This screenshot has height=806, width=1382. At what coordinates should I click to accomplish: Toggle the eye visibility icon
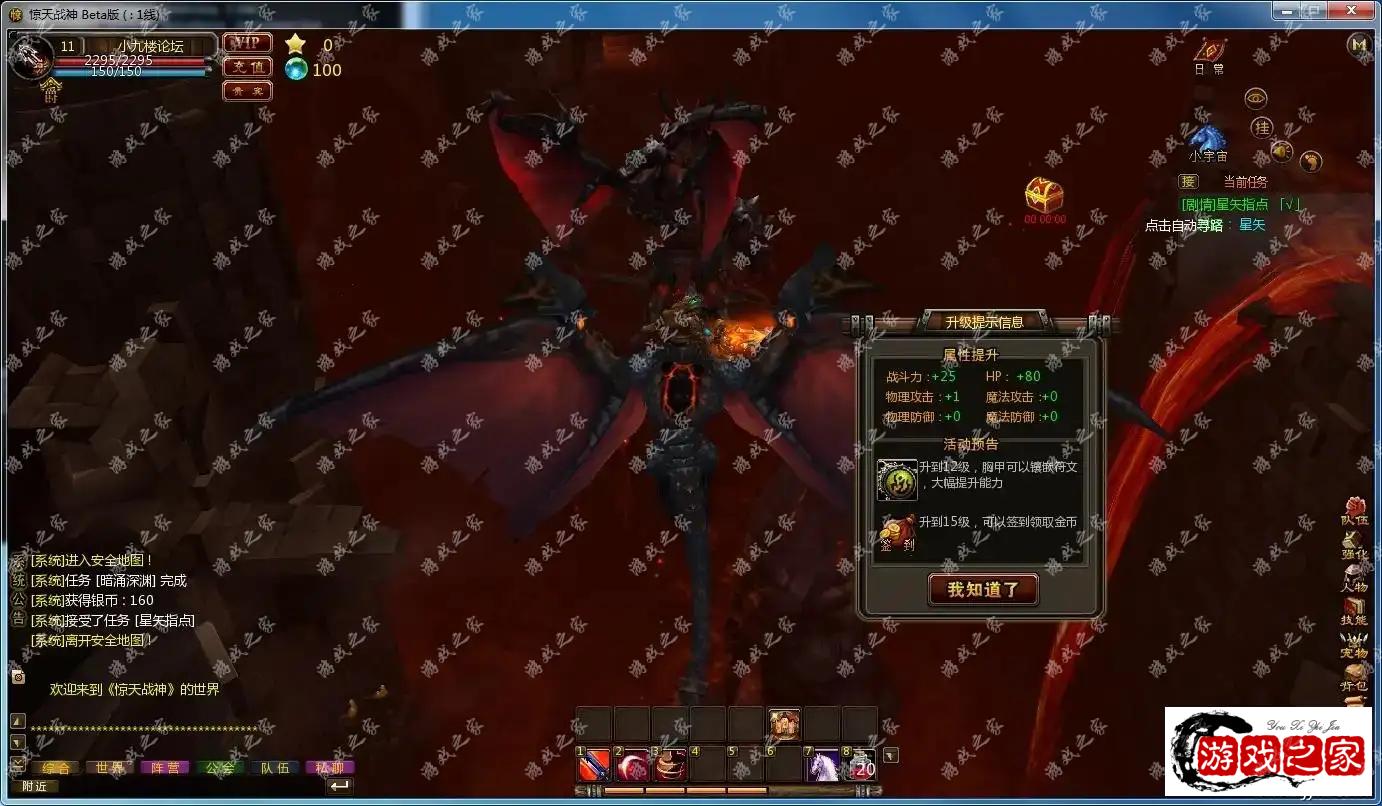1256,98
